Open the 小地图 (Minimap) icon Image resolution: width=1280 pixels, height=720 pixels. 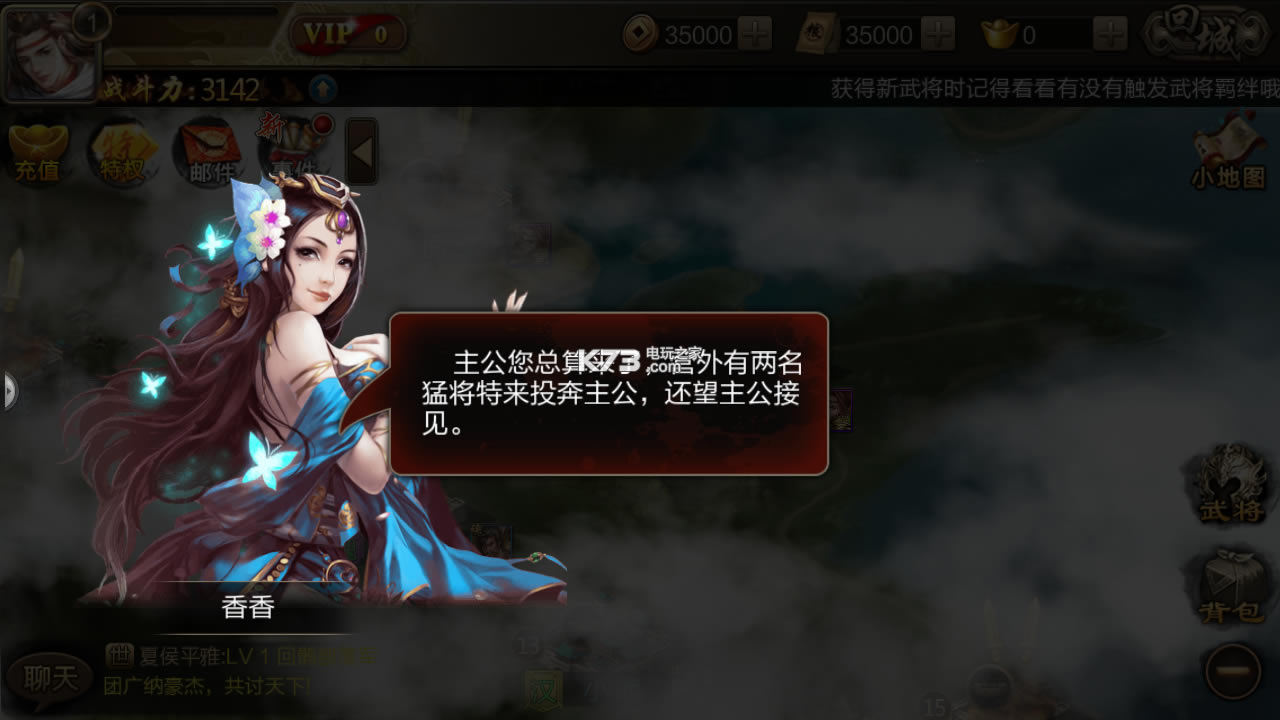[x=1228, y=150]
